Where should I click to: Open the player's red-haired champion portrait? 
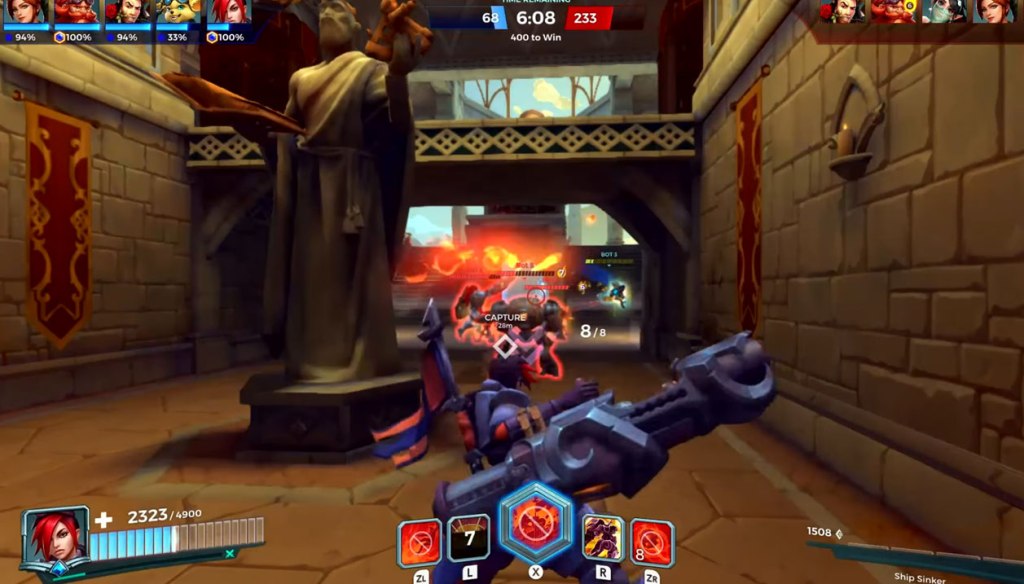[54, 539]
